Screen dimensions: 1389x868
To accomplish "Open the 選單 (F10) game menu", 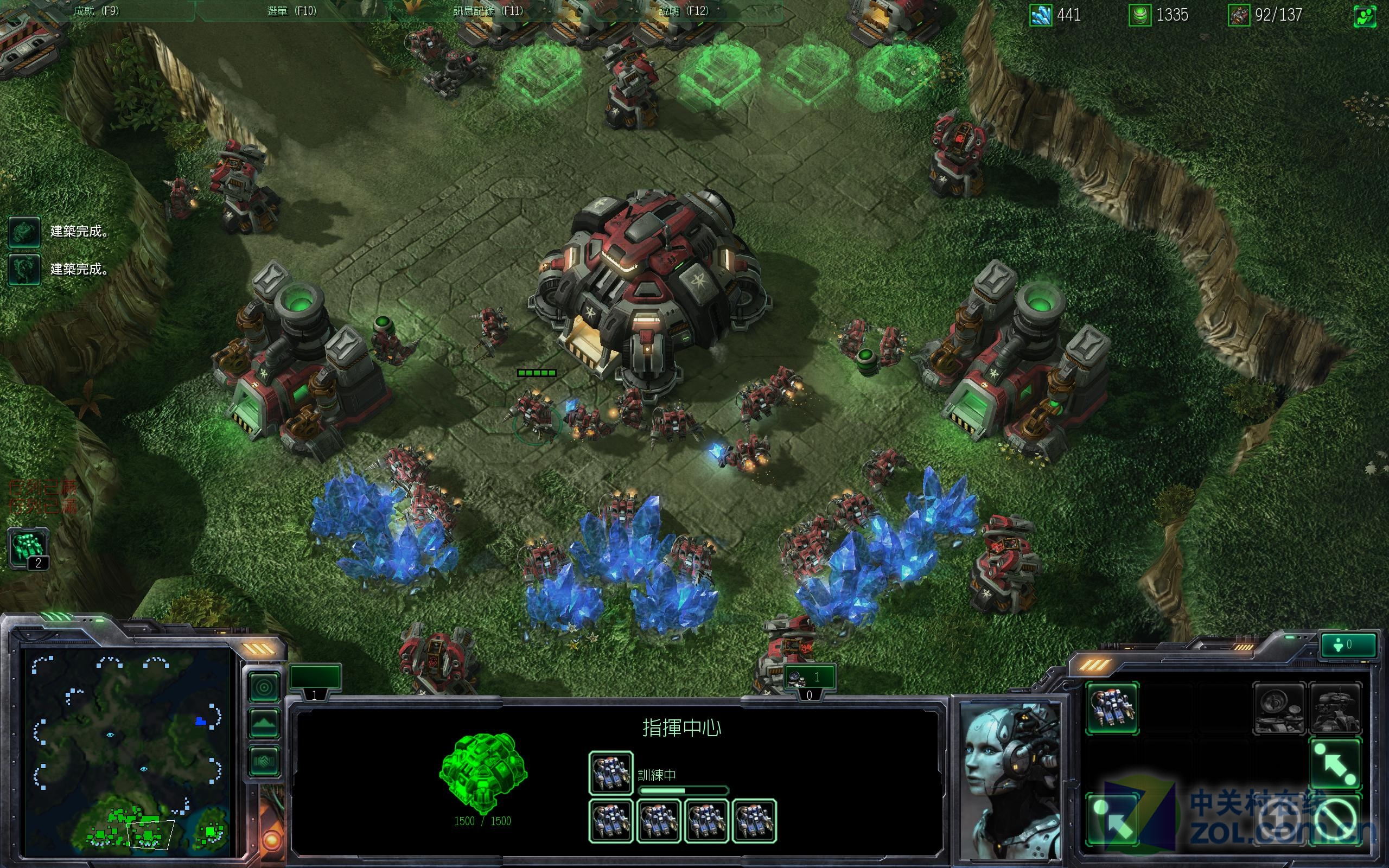I will point(291,11).
